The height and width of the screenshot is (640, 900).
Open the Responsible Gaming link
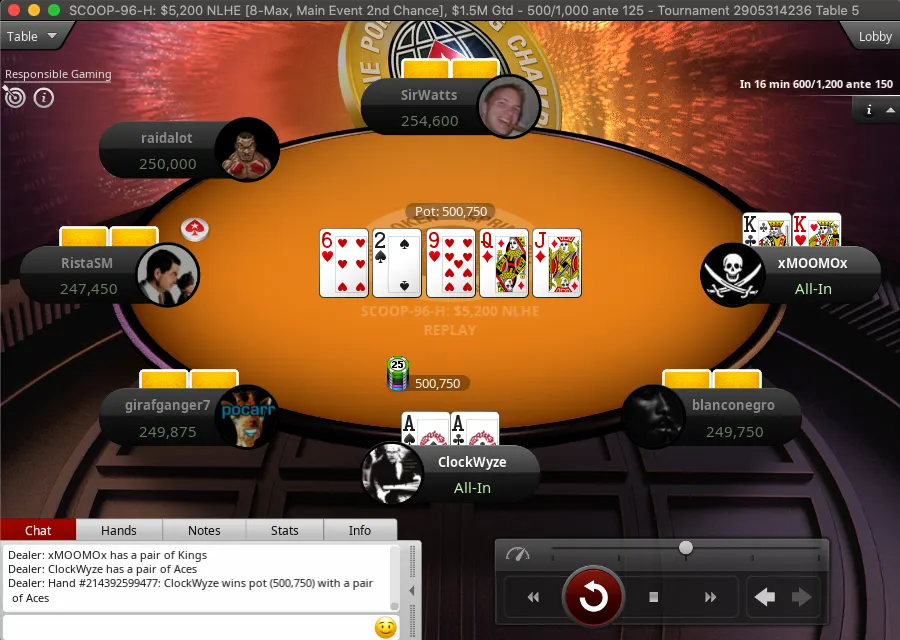click(58, 74)
